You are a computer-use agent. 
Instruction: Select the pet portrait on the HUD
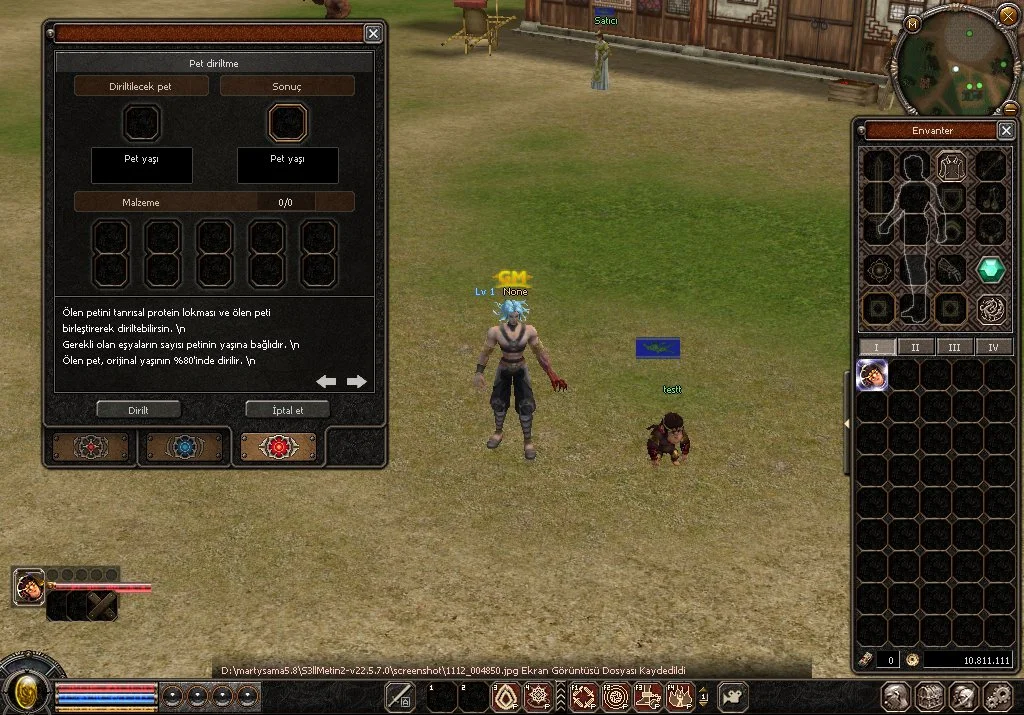29,587
